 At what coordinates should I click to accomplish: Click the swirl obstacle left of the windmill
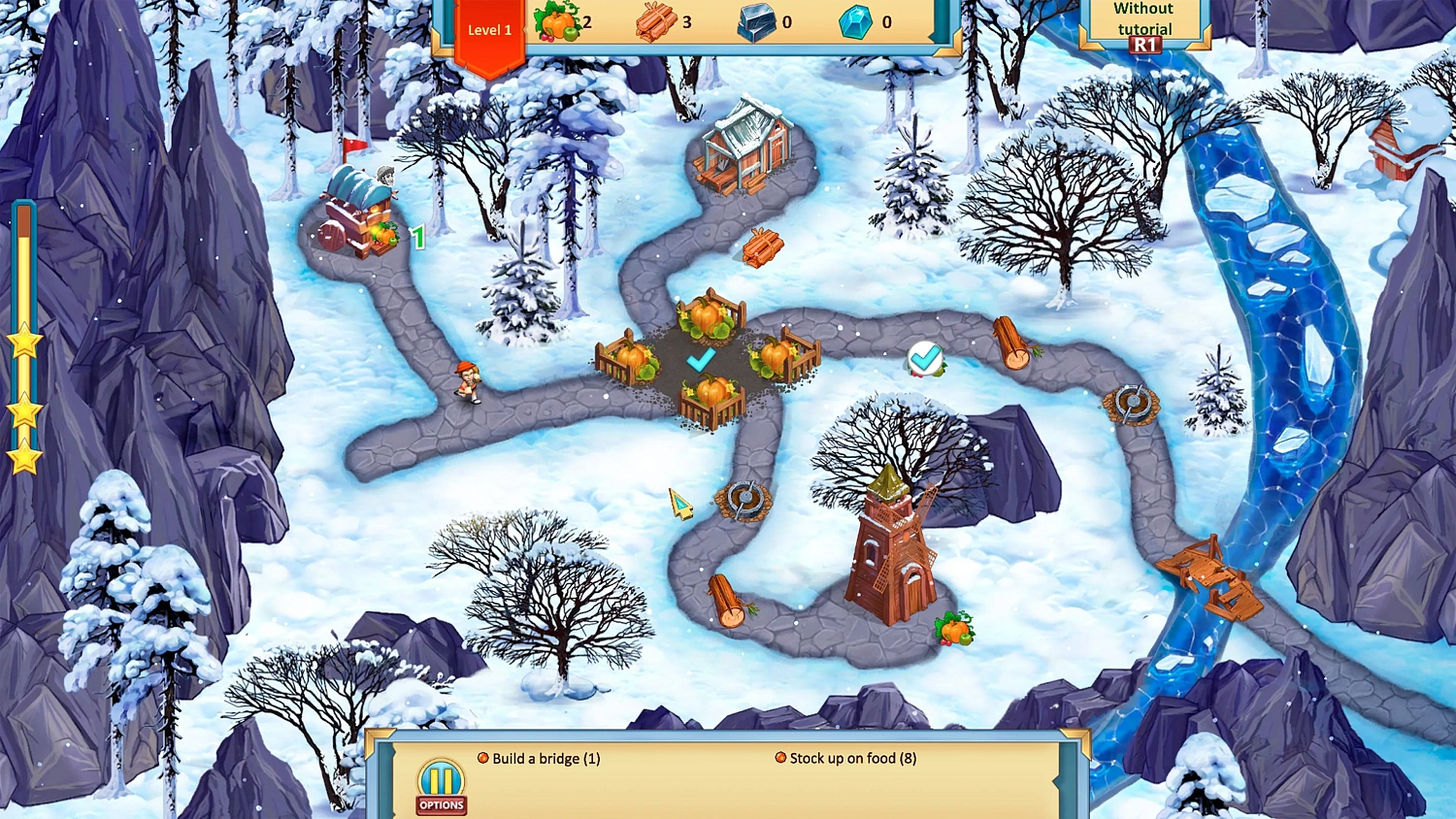(745, 498)
